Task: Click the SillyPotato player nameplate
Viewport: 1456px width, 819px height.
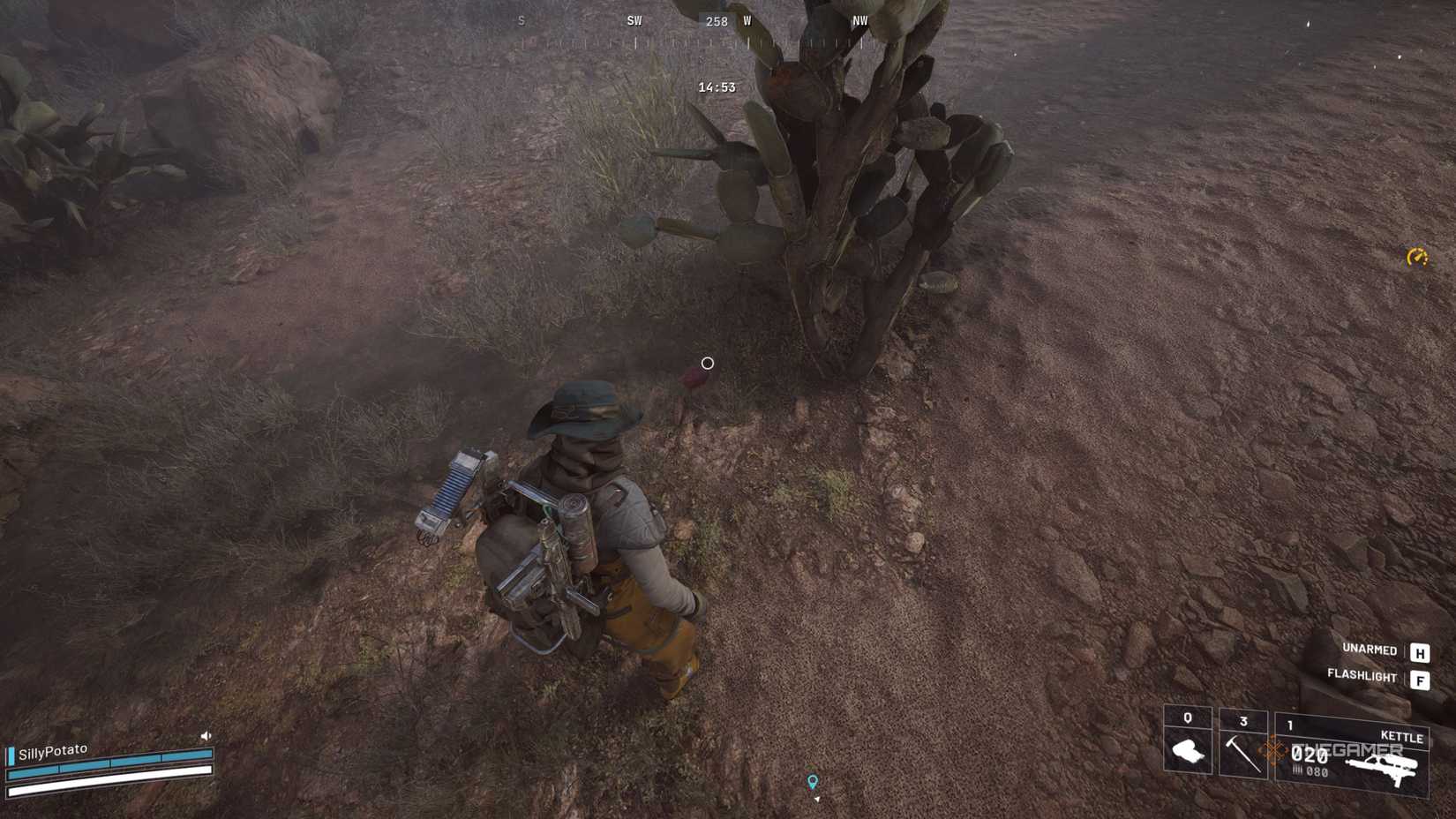Action: pos(53,751)
